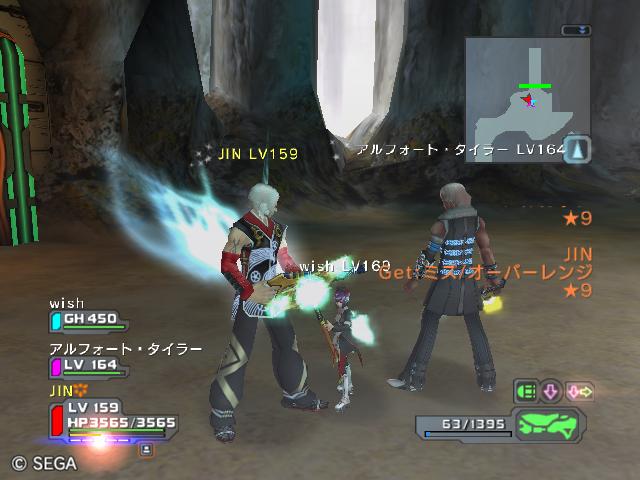Open the green weapon palette slot

[550, 425]
